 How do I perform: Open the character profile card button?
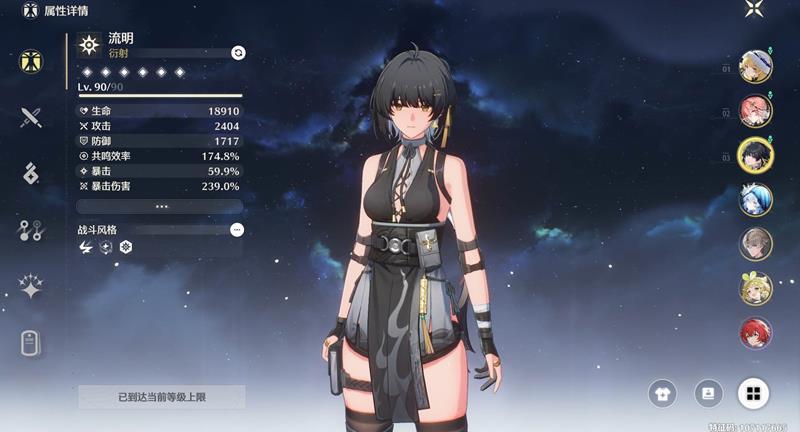coord(707,393)
